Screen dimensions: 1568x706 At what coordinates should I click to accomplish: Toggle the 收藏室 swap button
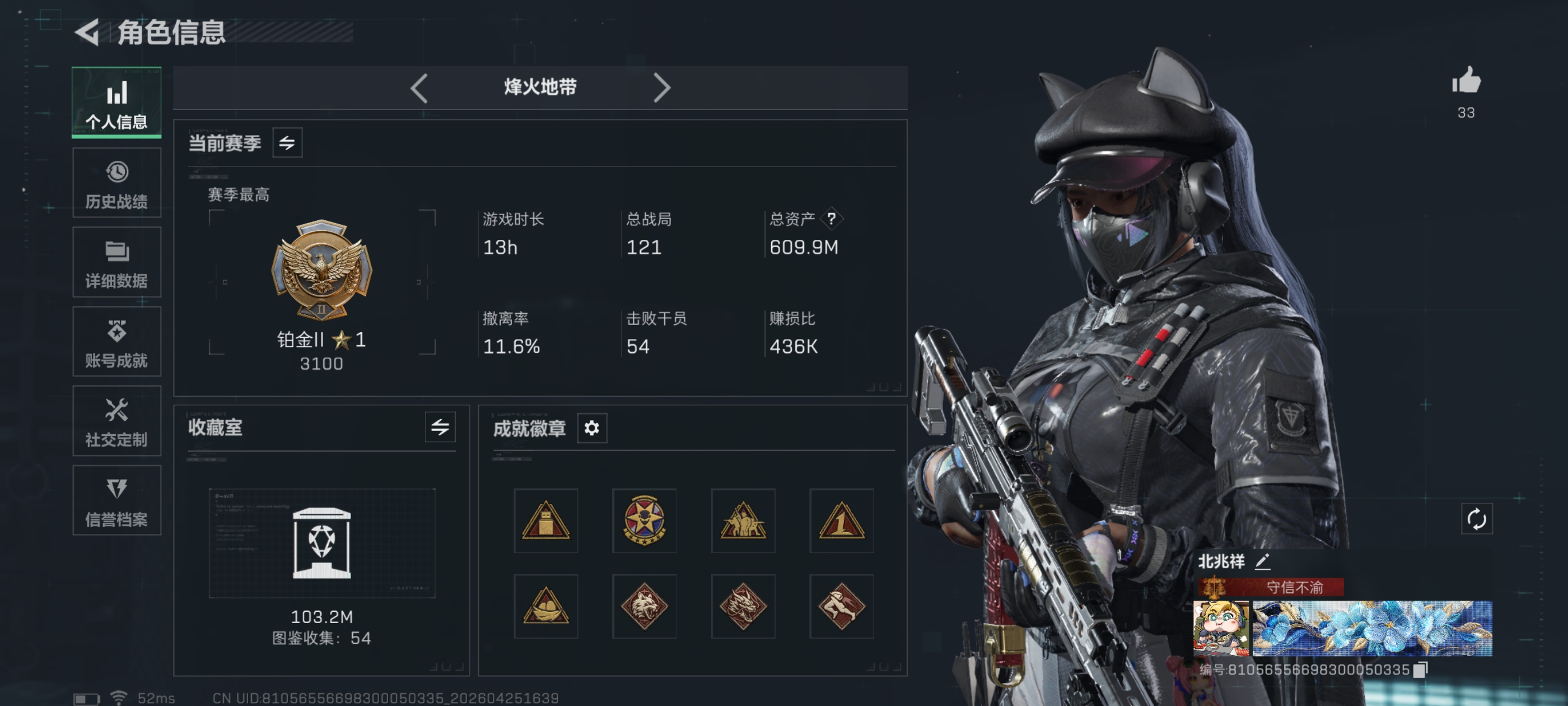click(440, 428)
